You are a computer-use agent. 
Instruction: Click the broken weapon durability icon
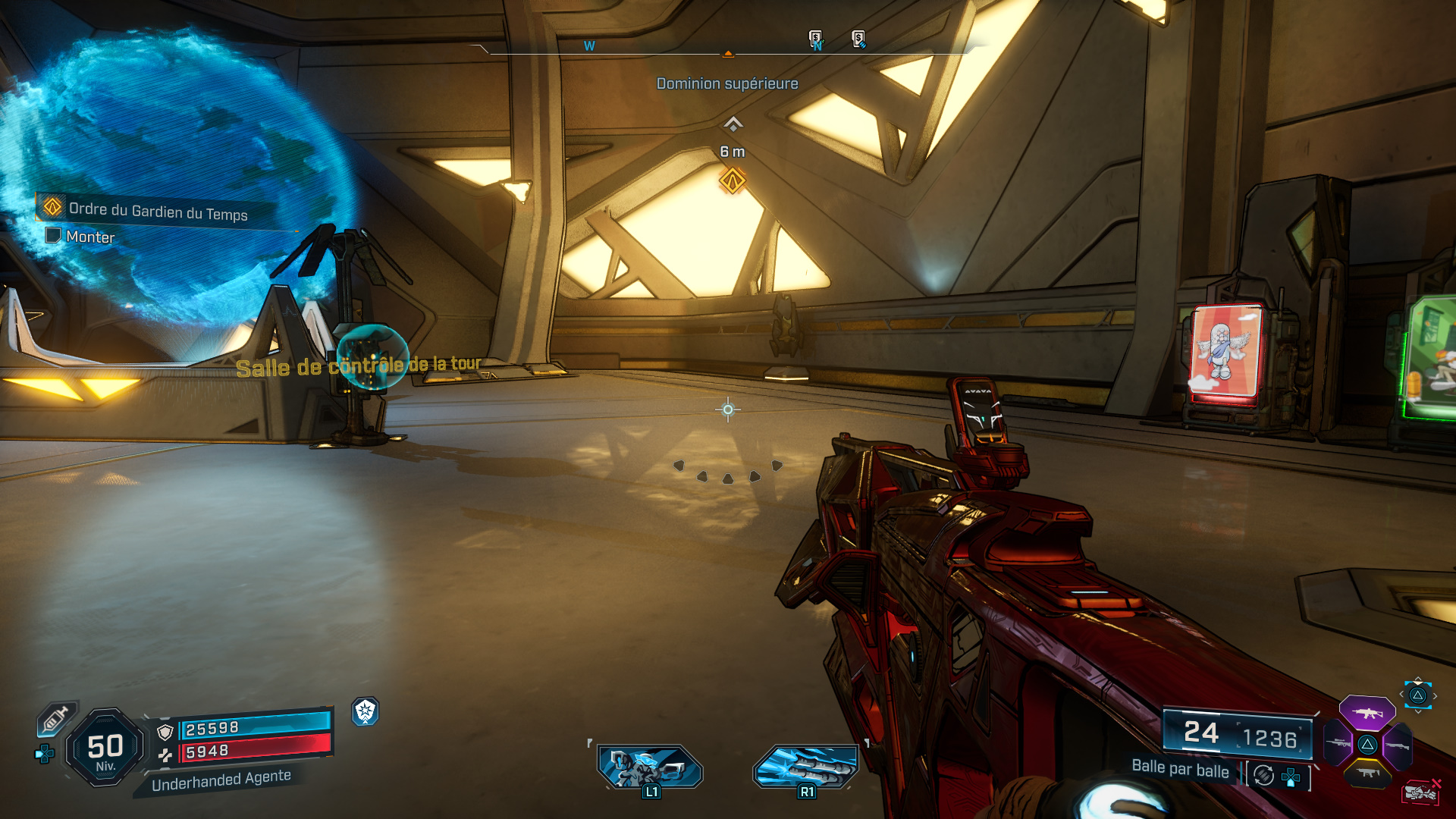click(1422, 791)
